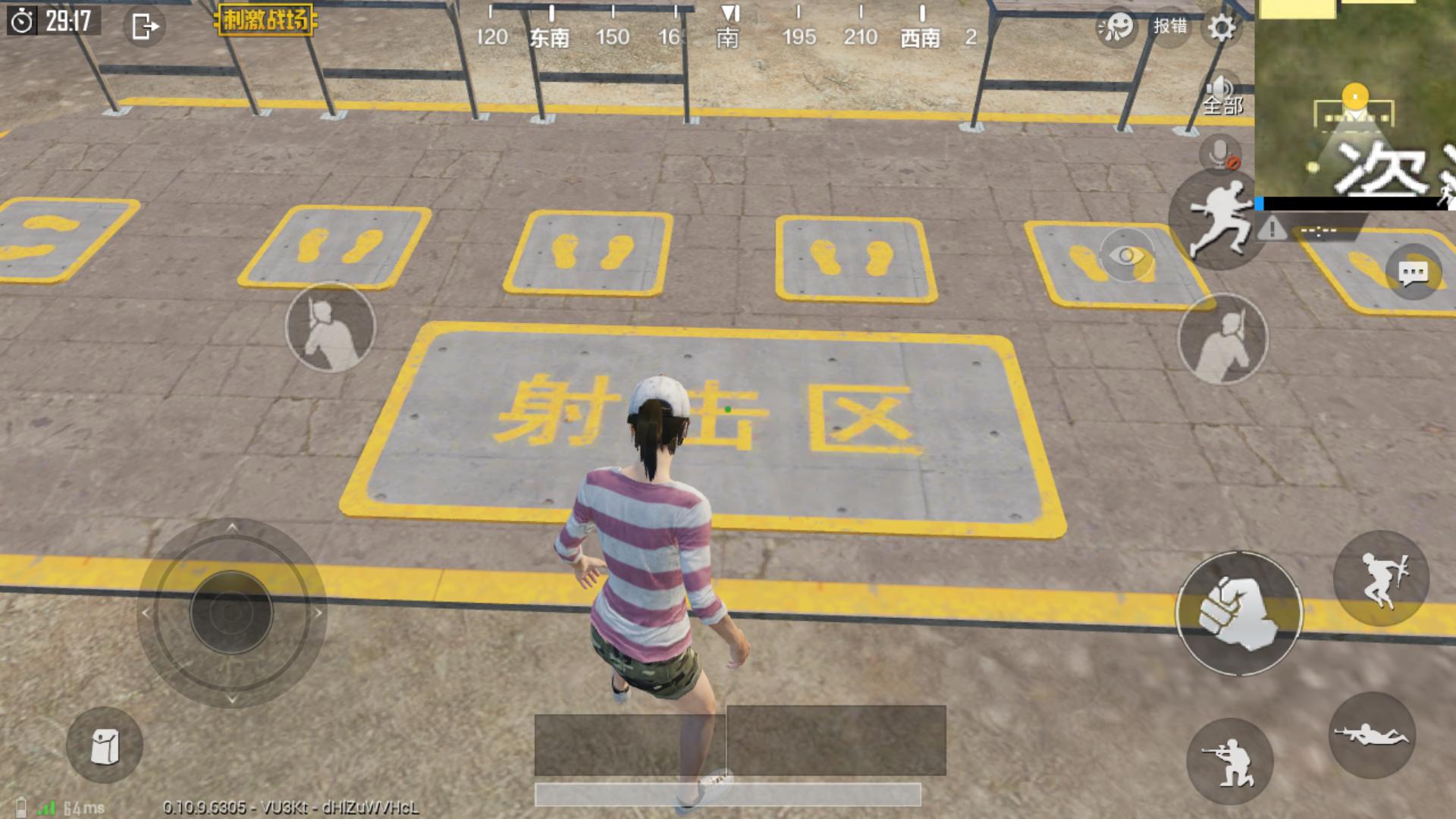Open the emote wheel icon
The width and height of the screenshot is (1456, 819).
1116,25
